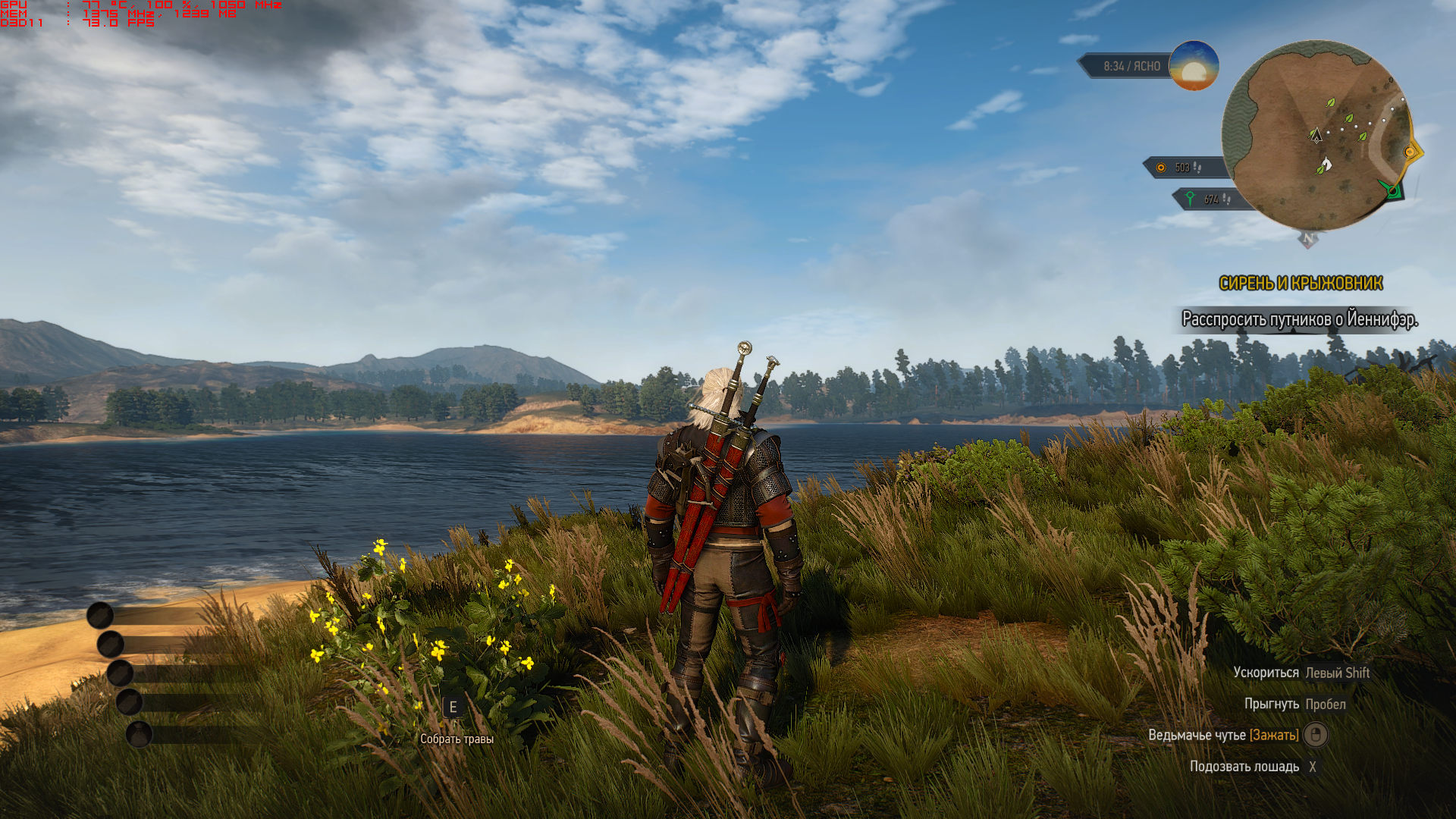Open the tracked quest title Сирень и крыжовник
Screen dimensions: 1456x819
1301,284
